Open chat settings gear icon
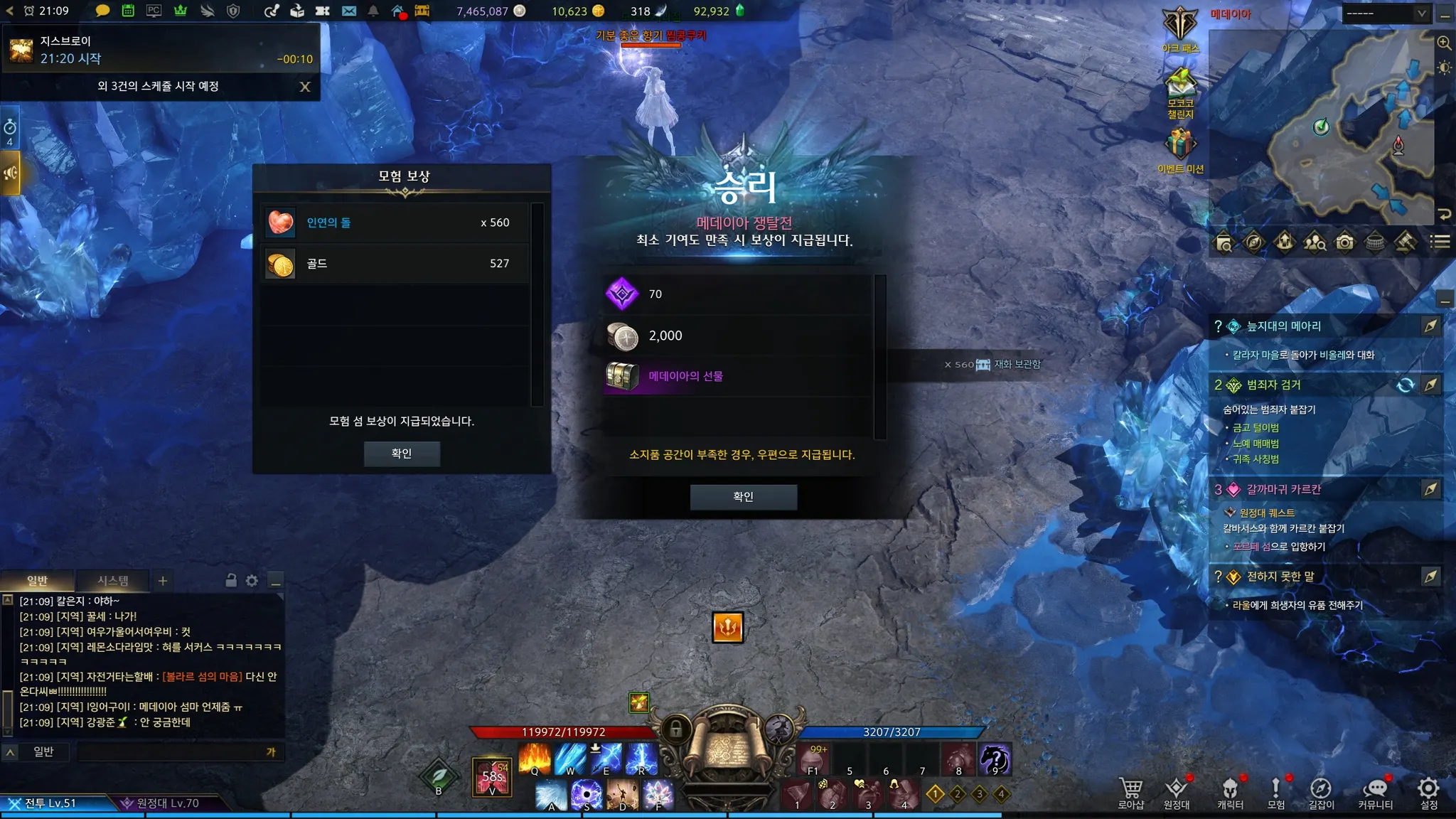The height and width of the screenshot is (819, 1456). (x=252, y=581)
